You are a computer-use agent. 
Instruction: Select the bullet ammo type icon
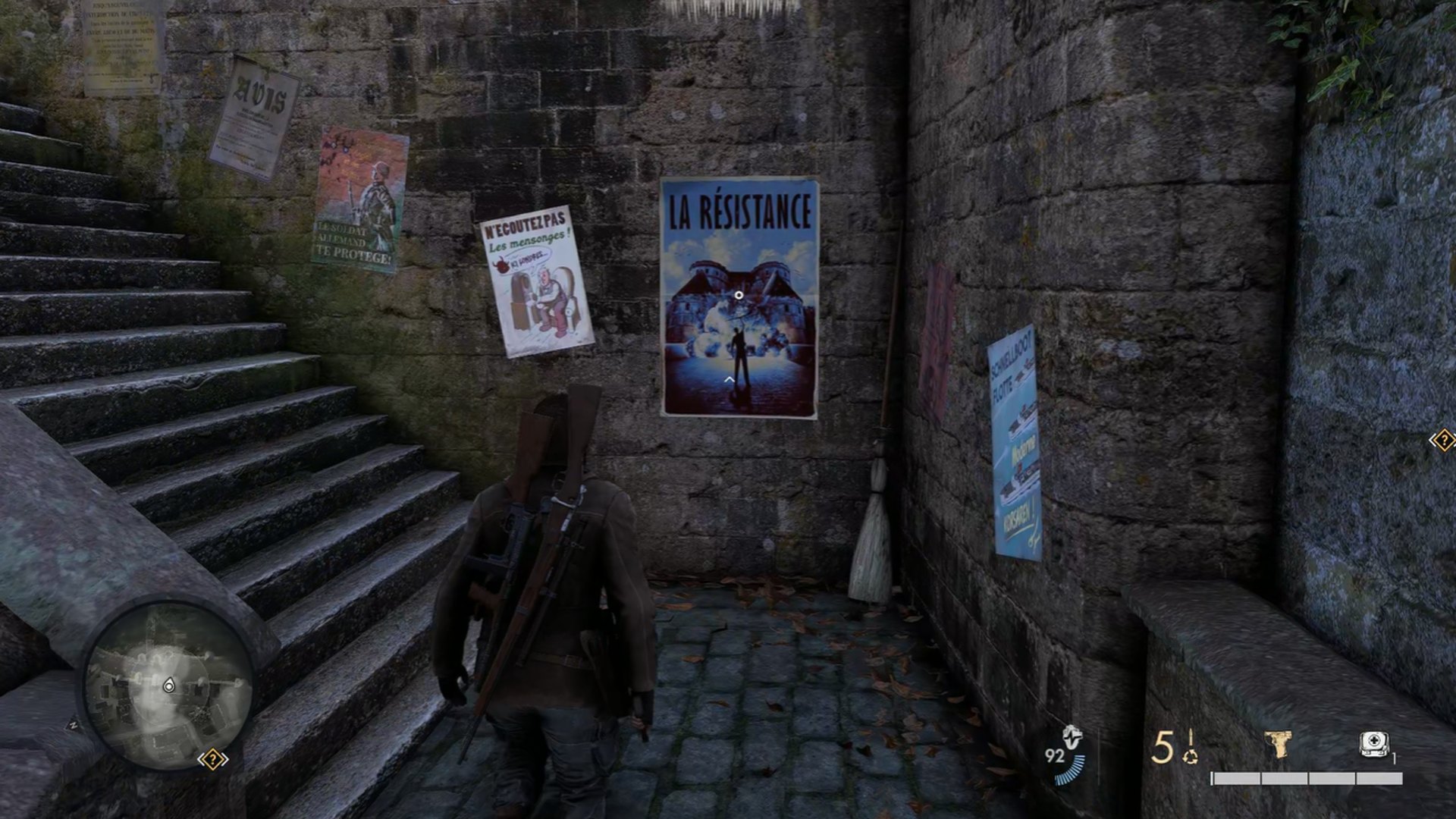click(1191, 746)
